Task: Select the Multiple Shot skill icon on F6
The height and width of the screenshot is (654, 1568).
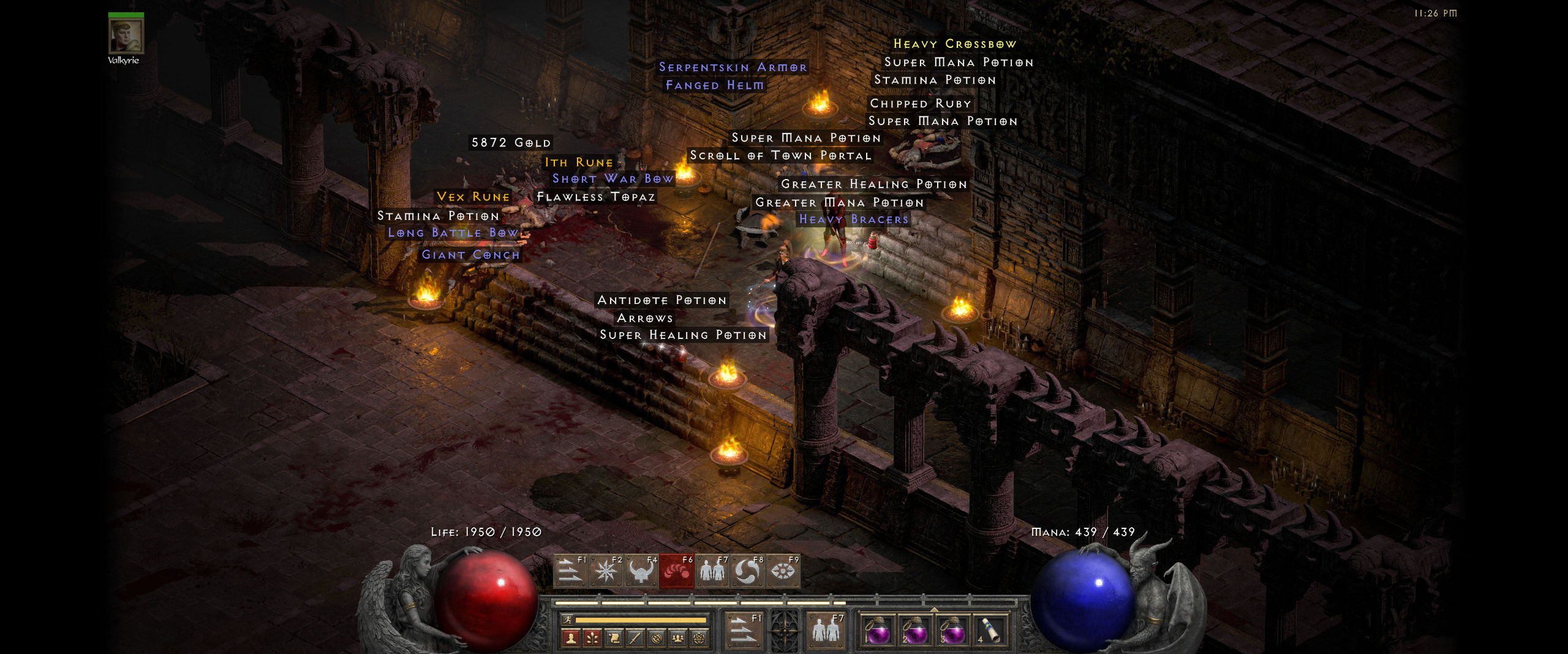Action: pos(677,572)
